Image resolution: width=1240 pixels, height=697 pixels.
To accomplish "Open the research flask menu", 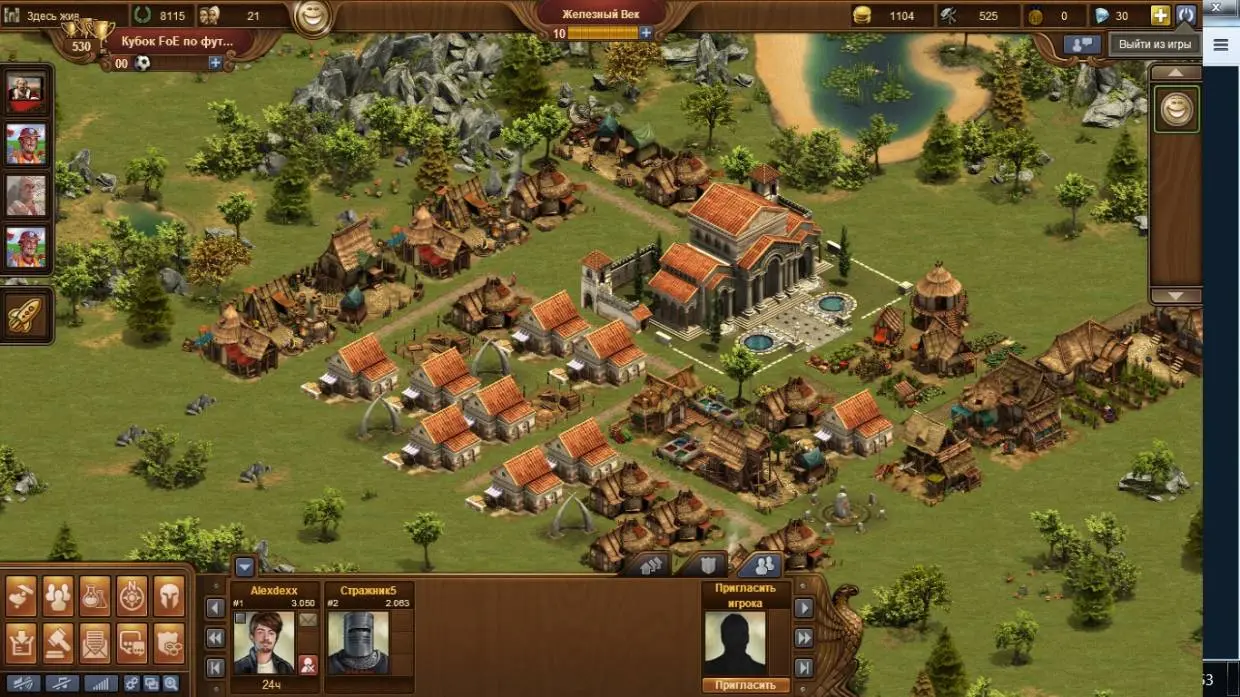I will [x=95, y=596].
